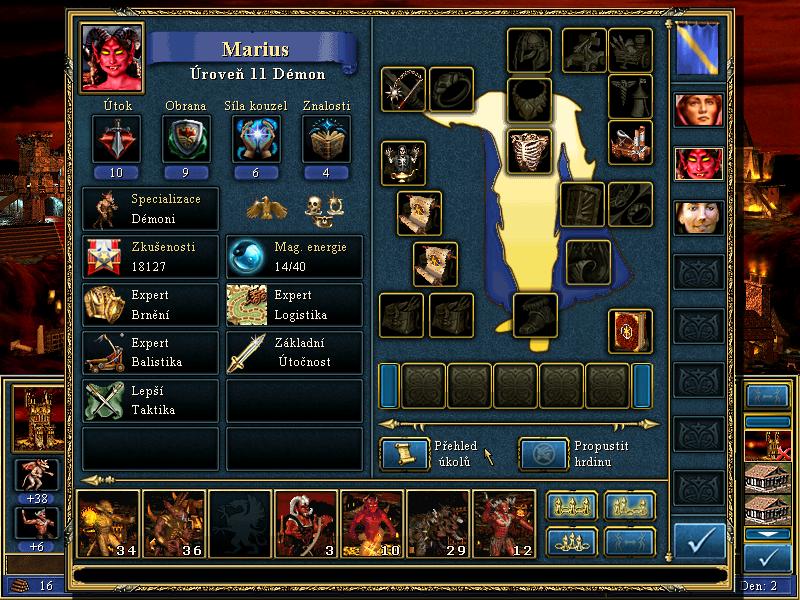Open the red spellbook
This screenshot has height=600, width=800.
click(x=630, y=331)
